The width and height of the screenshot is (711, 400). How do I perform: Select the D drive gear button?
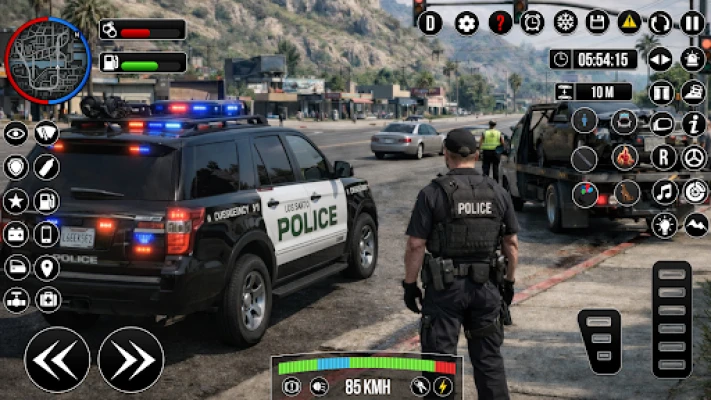pyautogui.click(x=430, y=23)
